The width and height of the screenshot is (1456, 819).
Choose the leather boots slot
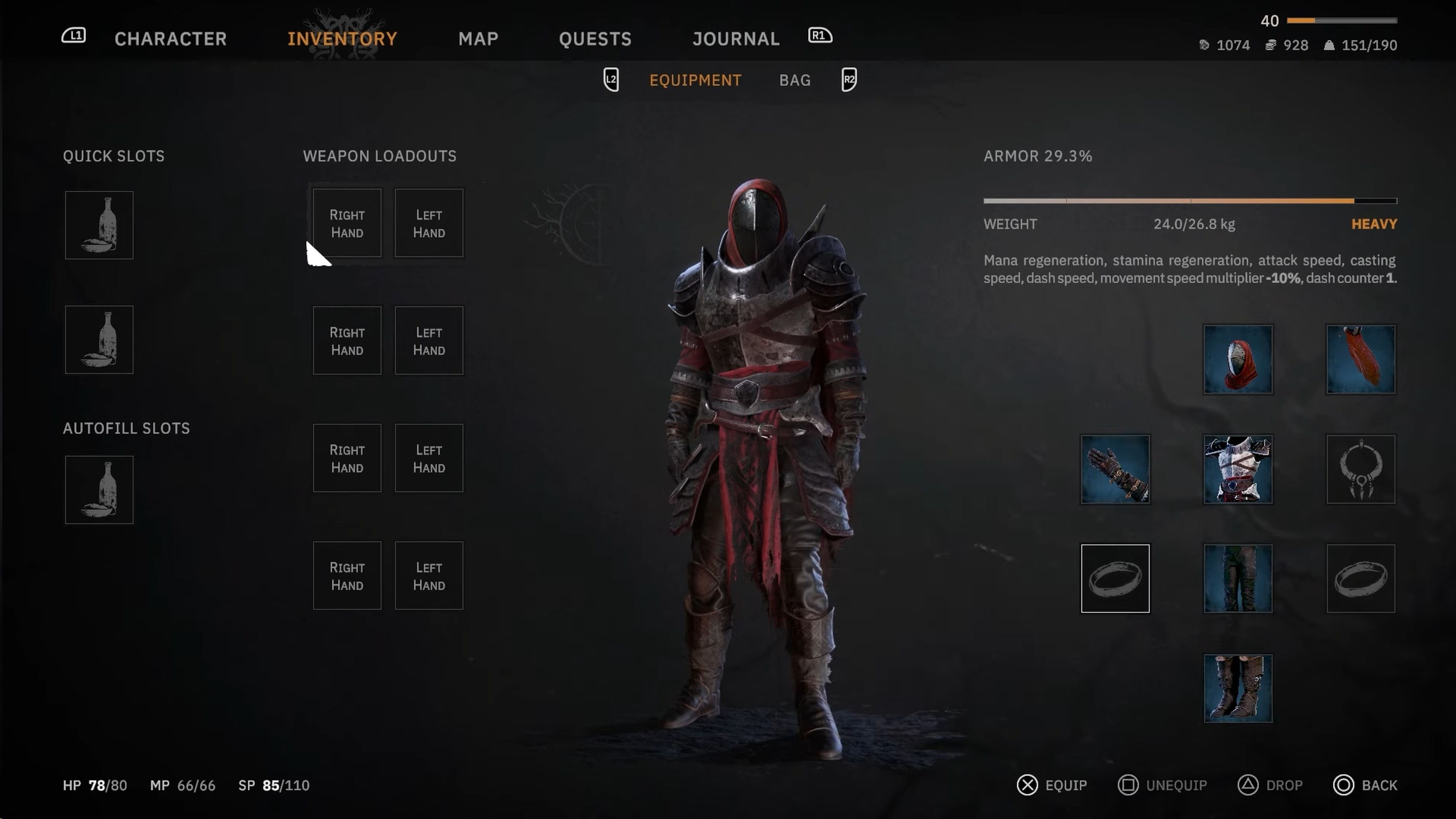tap(1237, 688)
